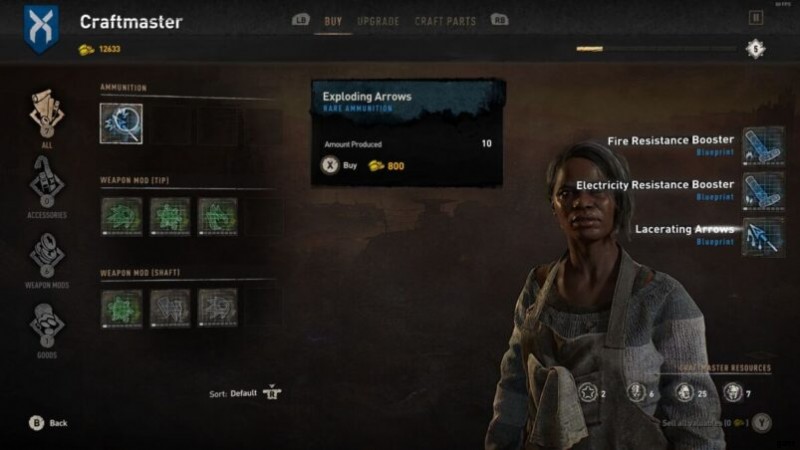Image resolution: width=800 pixels, height=450 pixels.
Task: Select the Fire Resistance Booster blueprint
Action: coord(762,145)
